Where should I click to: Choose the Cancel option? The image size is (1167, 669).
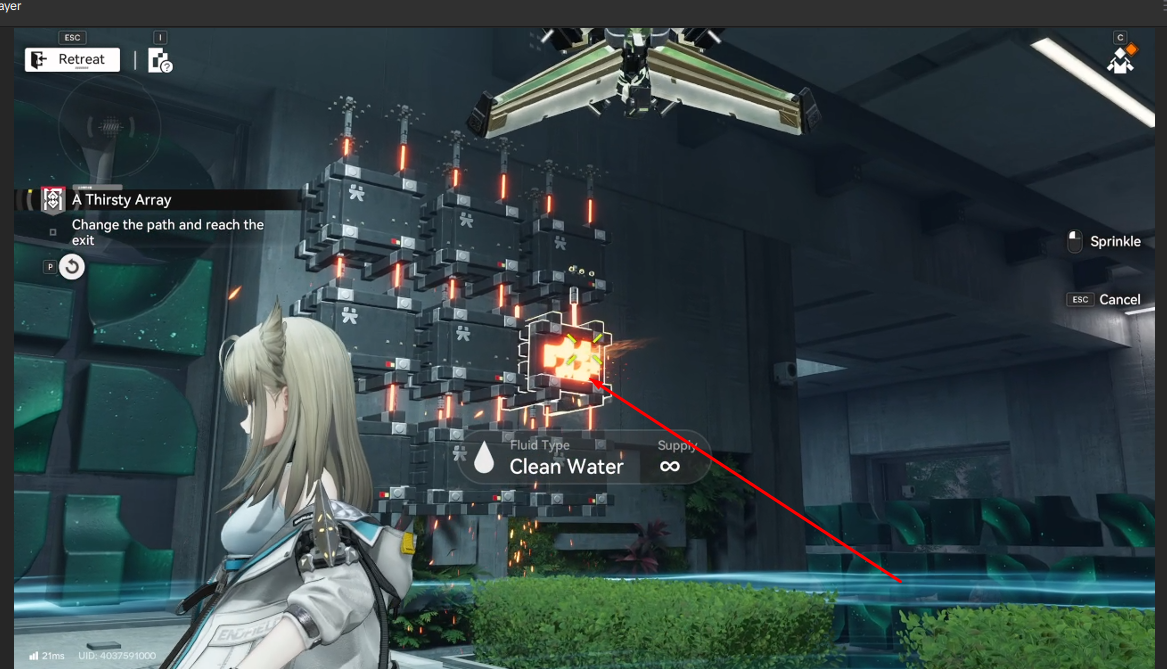point(1119,300)
